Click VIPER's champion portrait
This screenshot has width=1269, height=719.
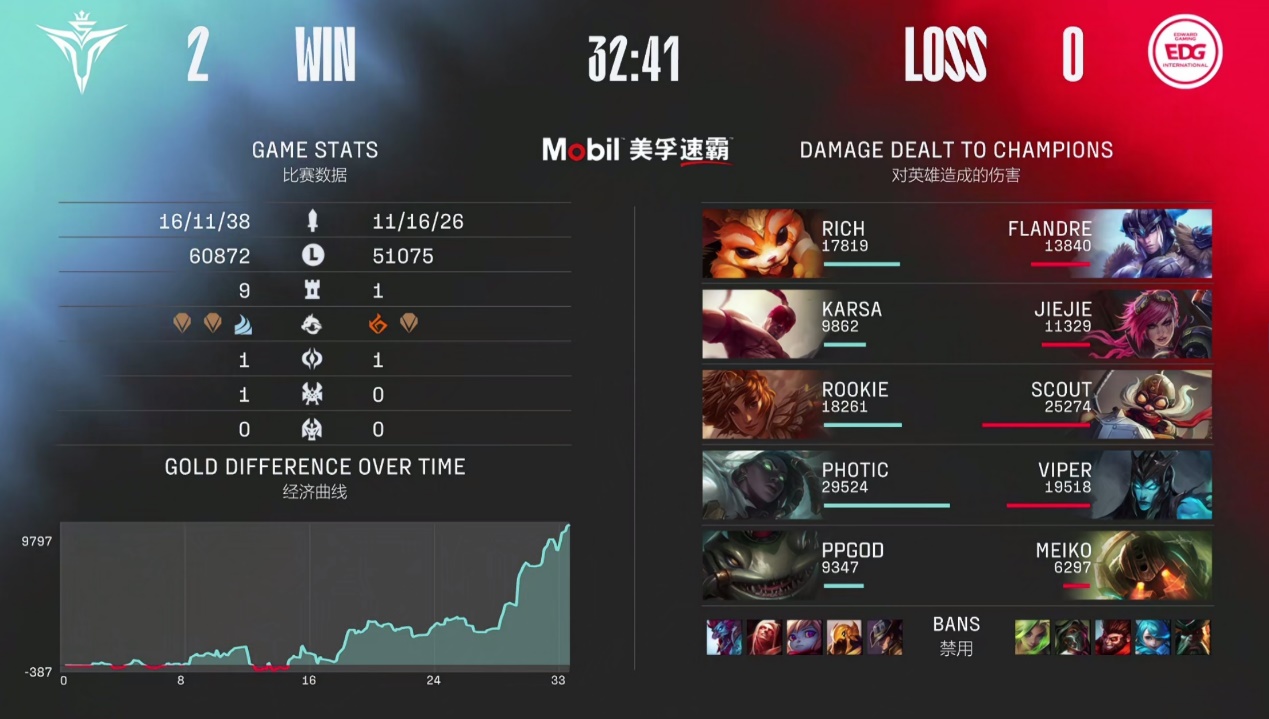[x=1152, y=484]
